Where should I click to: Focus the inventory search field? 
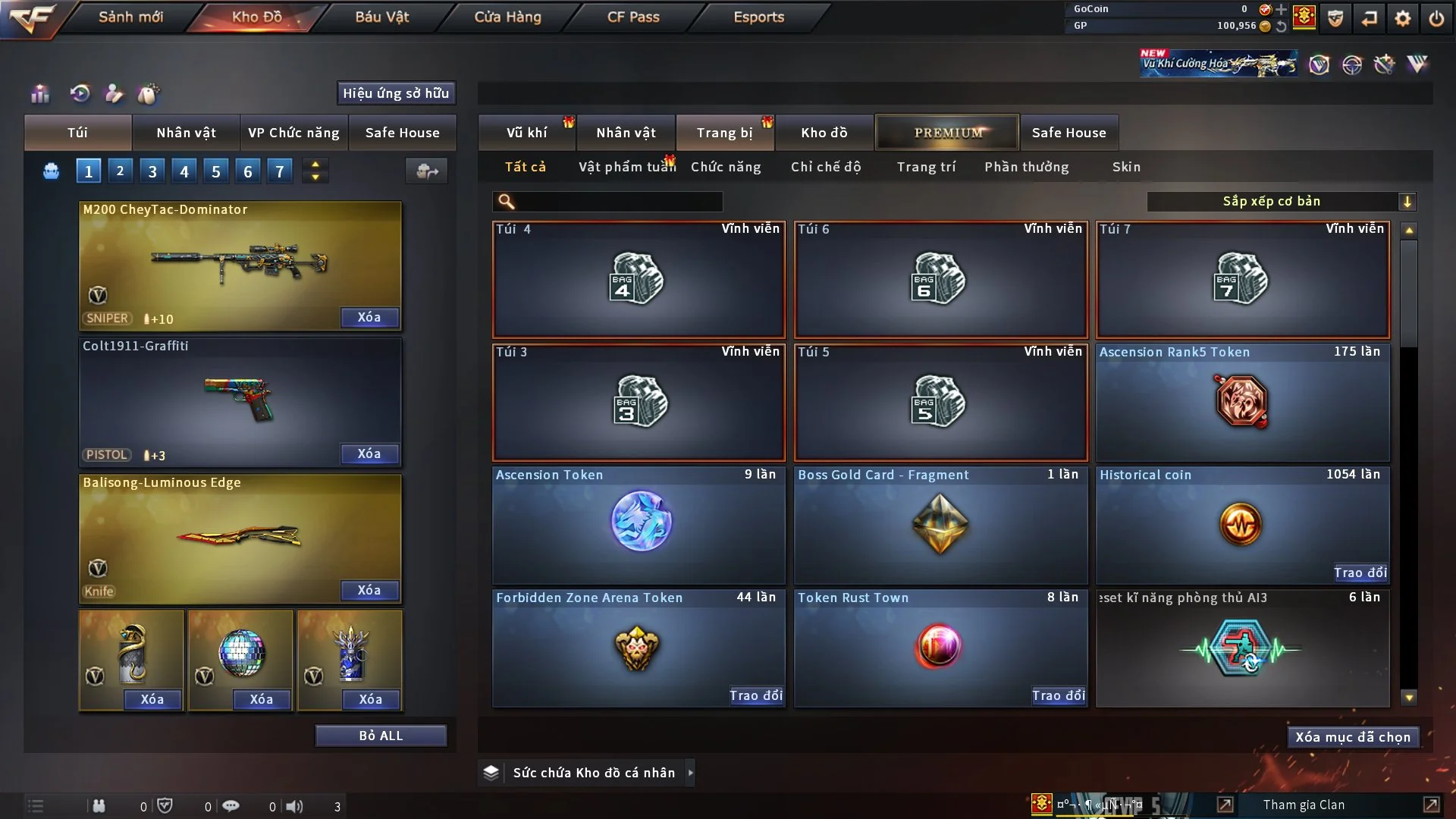point(618,202)
